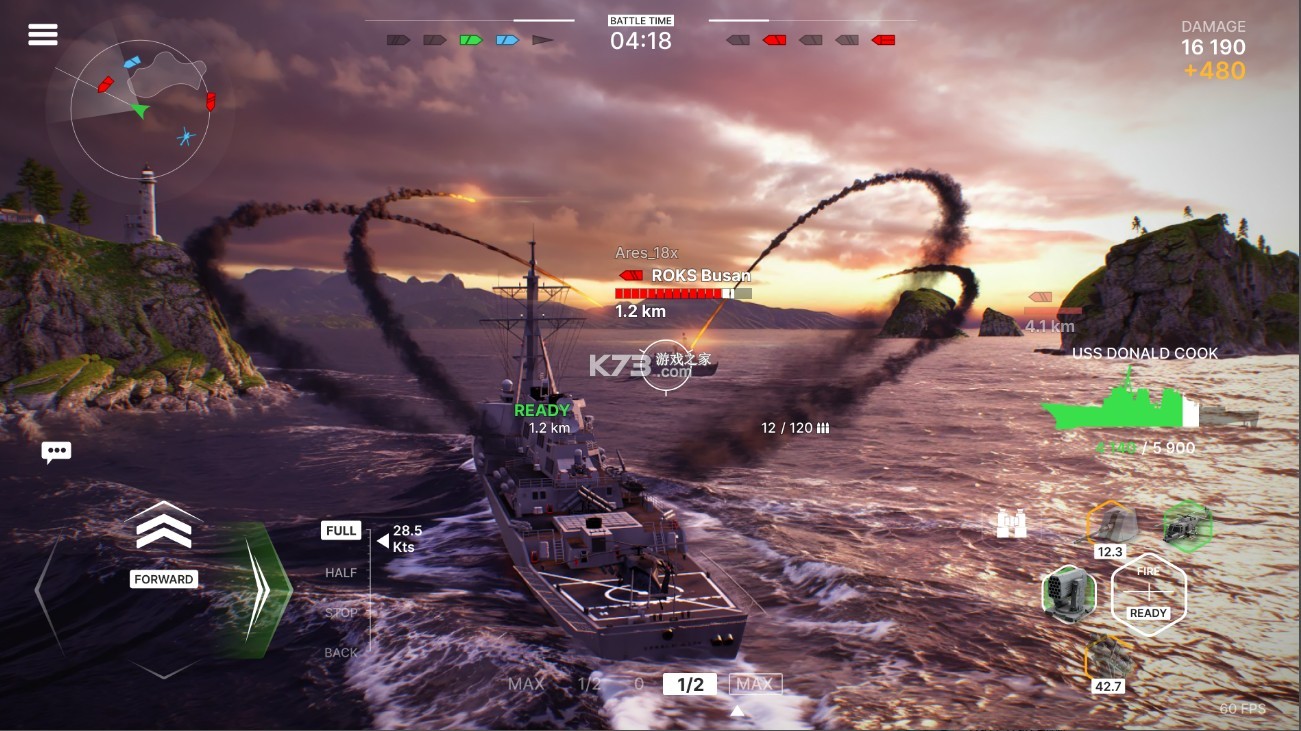Select the highlighted 1/2 rudder setting
The height and width of the screenshot is (731, 1301).
click(690, 685)
